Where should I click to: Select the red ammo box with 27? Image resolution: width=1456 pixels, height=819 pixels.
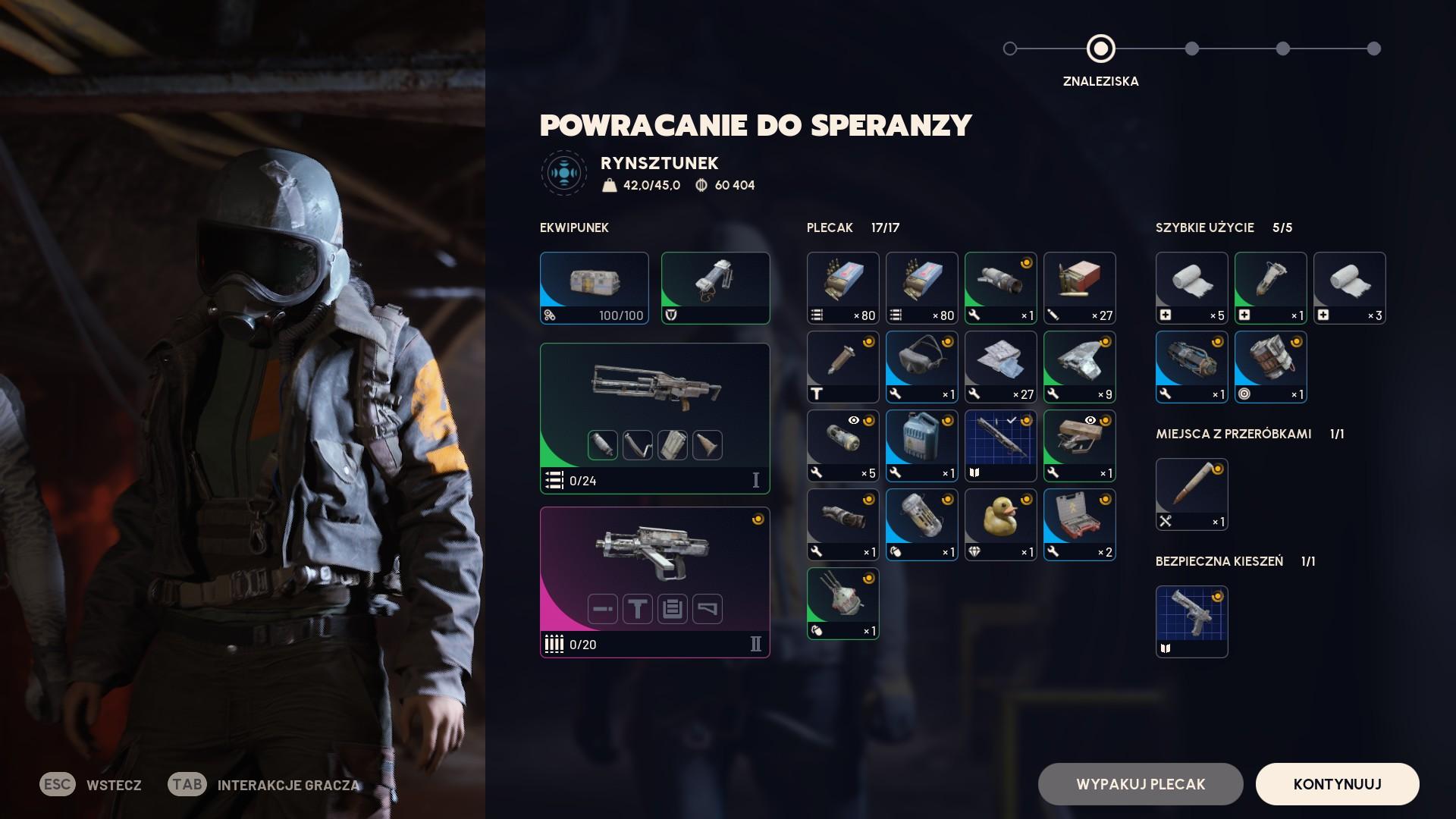(1079, 287)
